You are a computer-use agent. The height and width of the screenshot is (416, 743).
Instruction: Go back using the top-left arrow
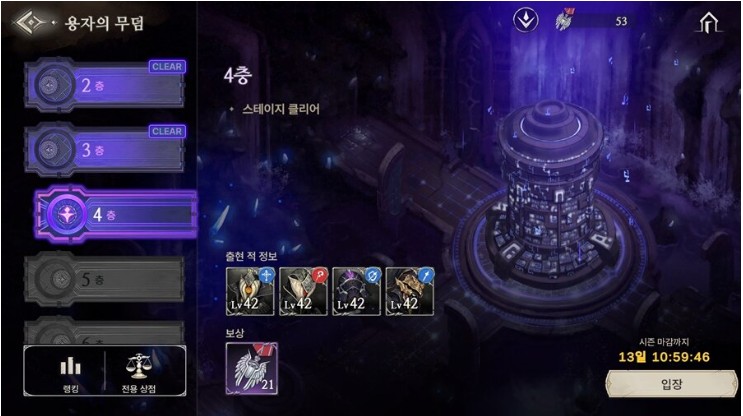click(28, 22)
